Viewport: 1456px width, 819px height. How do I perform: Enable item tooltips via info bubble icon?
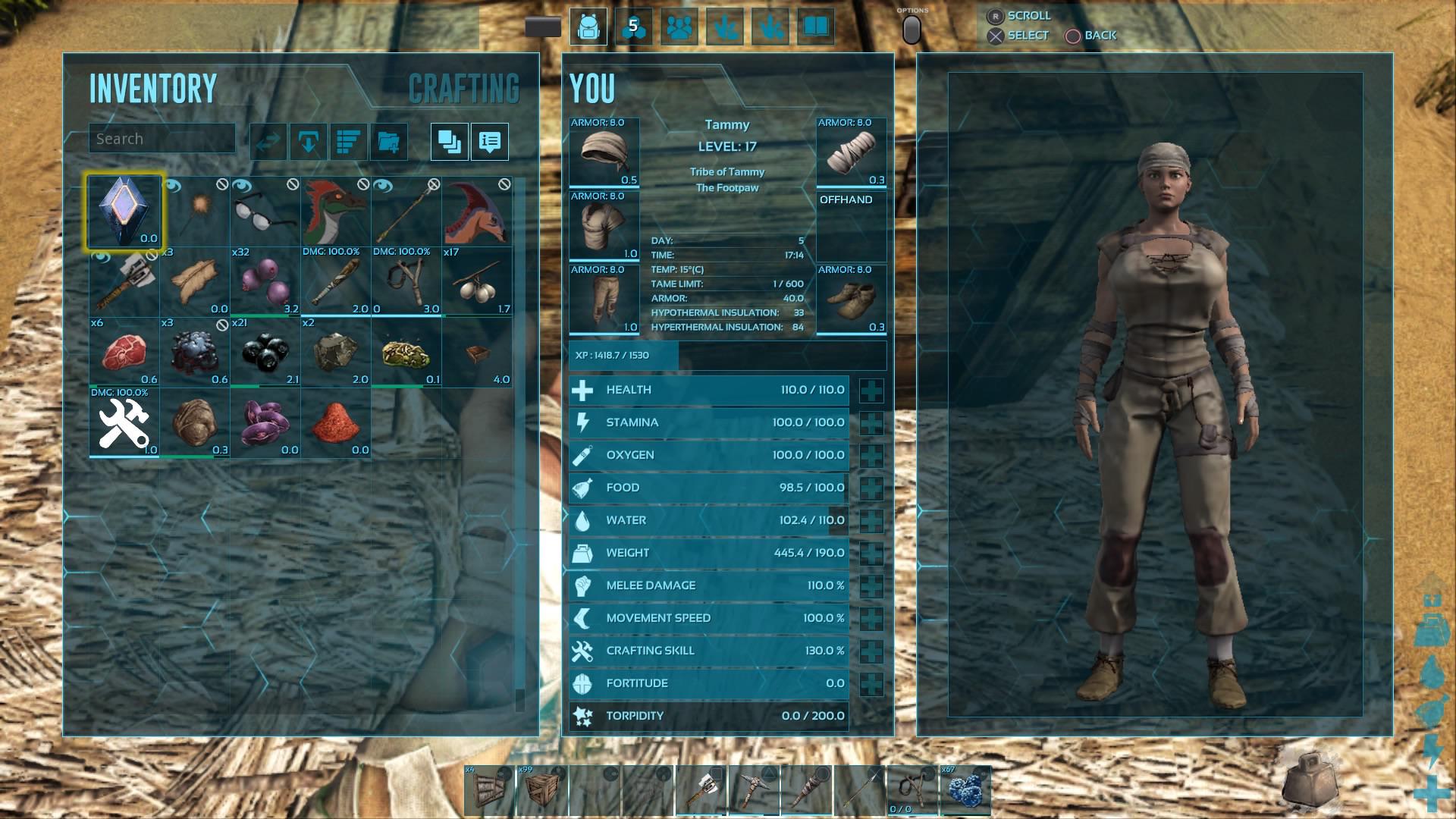489,141
